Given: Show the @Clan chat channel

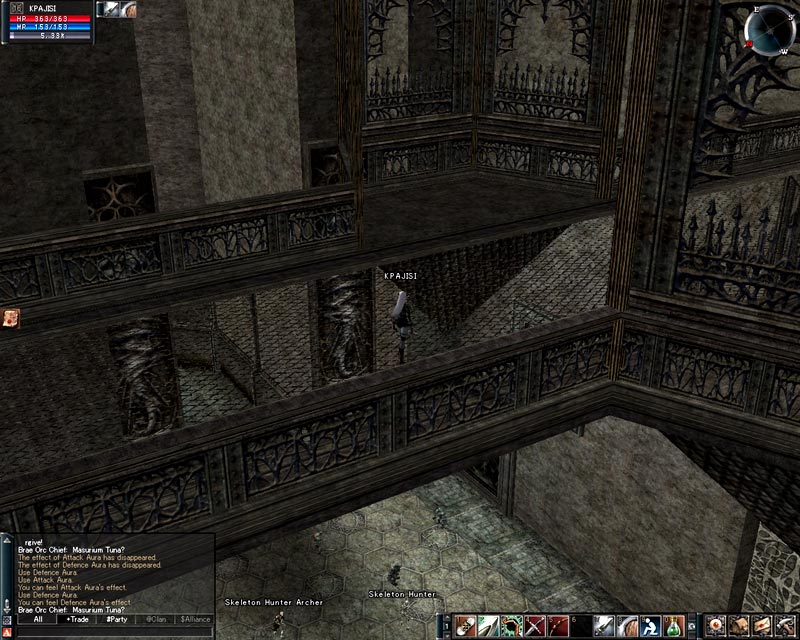Looking at the screenshot, I should tap(155, 619).
